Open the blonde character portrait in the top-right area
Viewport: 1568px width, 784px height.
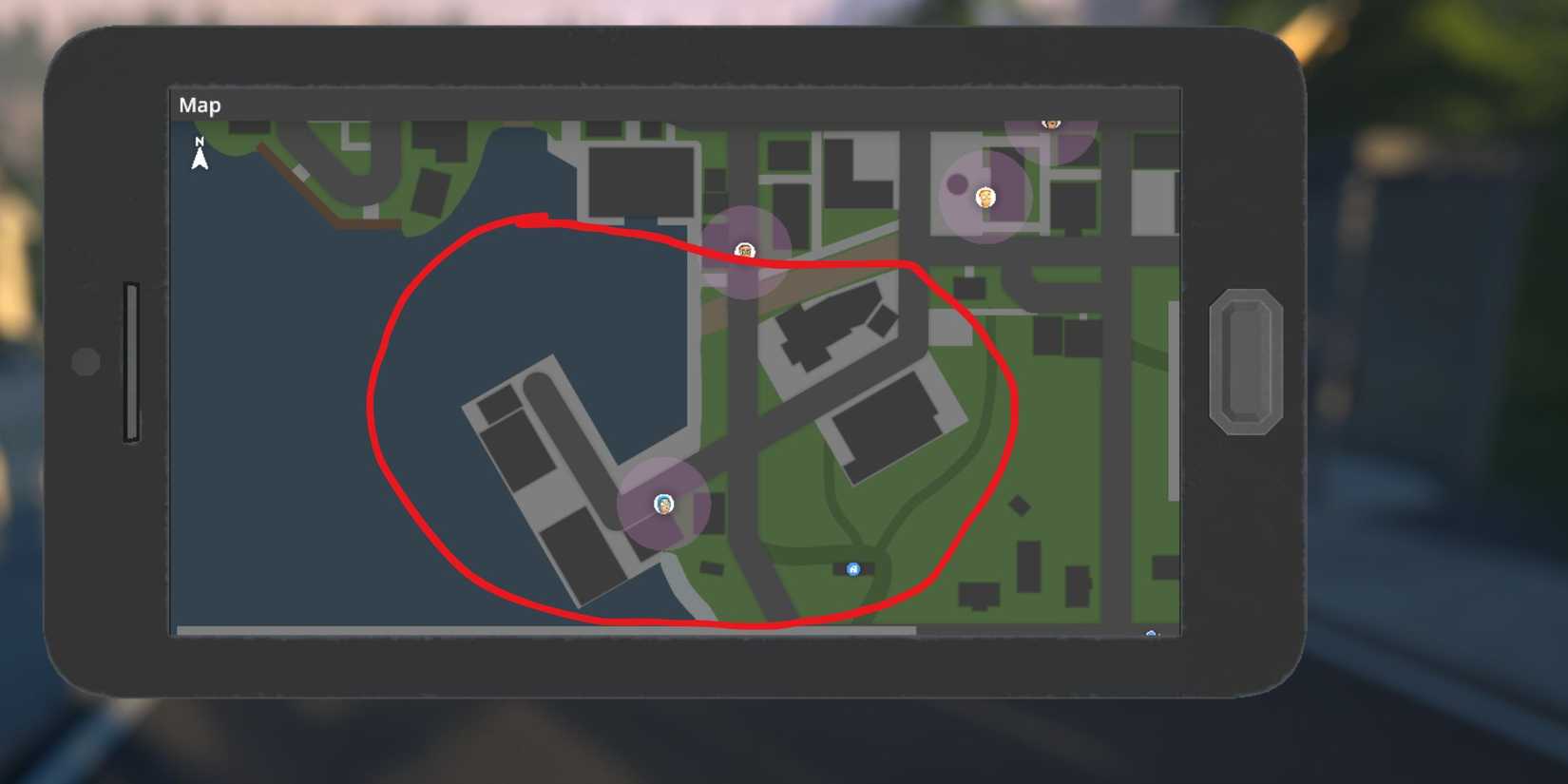tap(985, 197)
